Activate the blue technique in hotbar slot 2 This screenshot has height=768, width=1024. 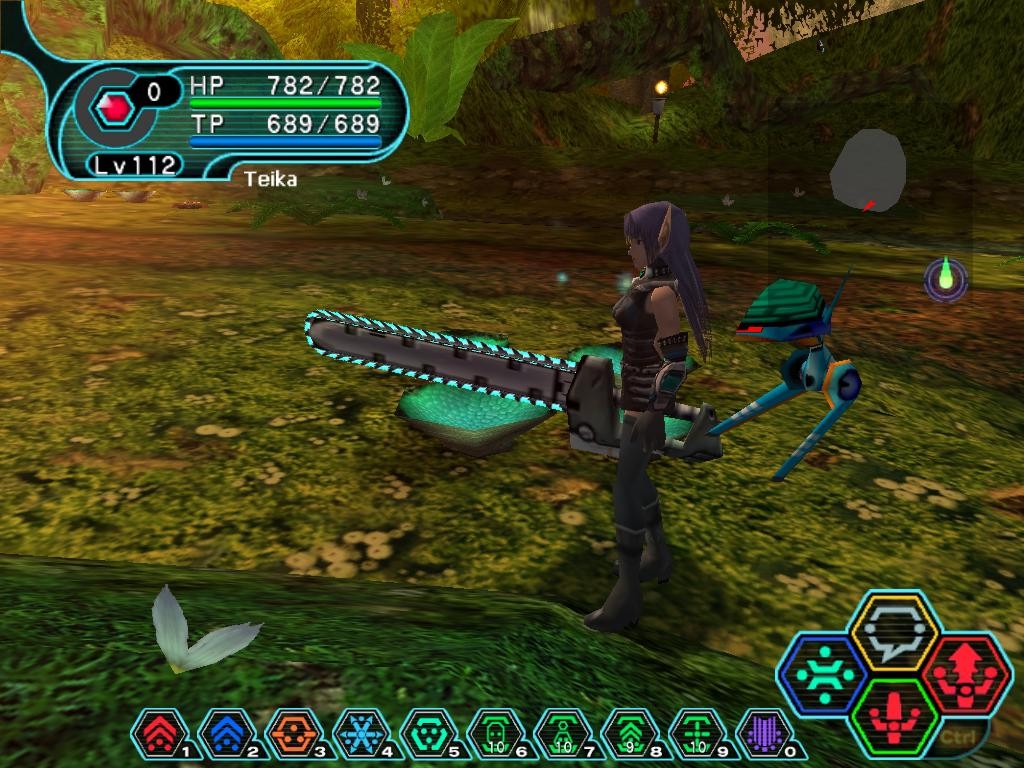coord(222,733)
